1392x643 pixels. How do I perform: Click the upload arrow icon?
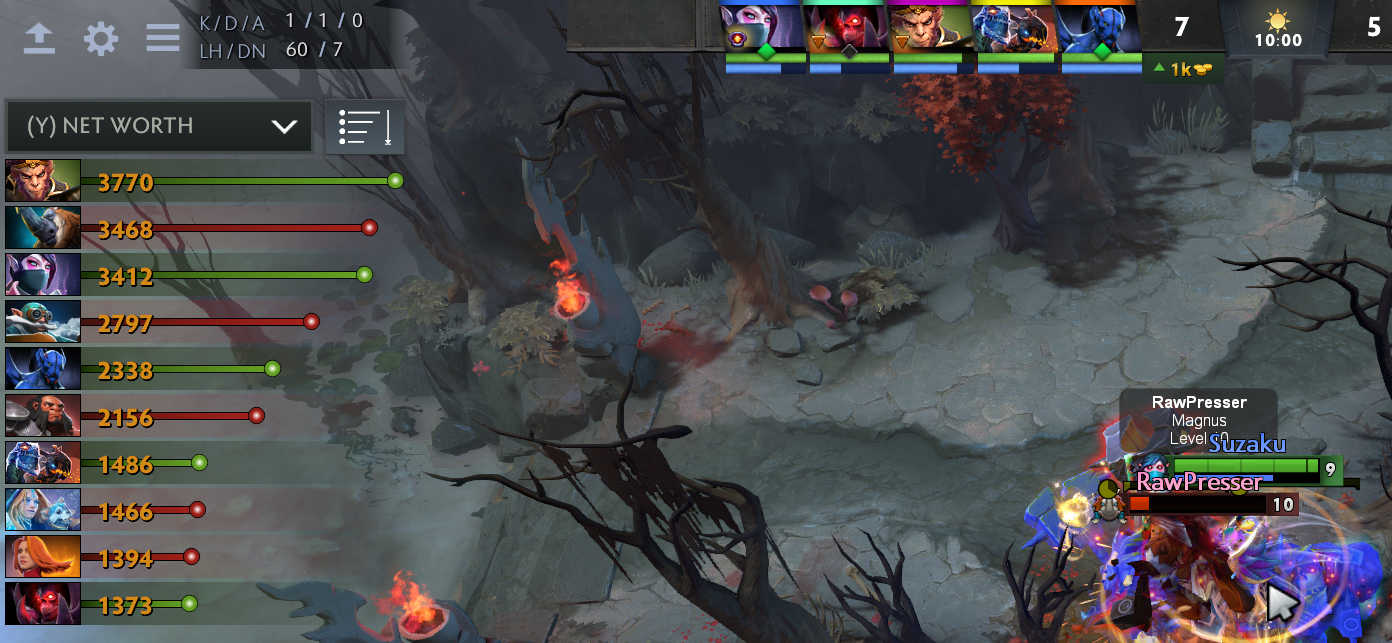pos(39,39)
